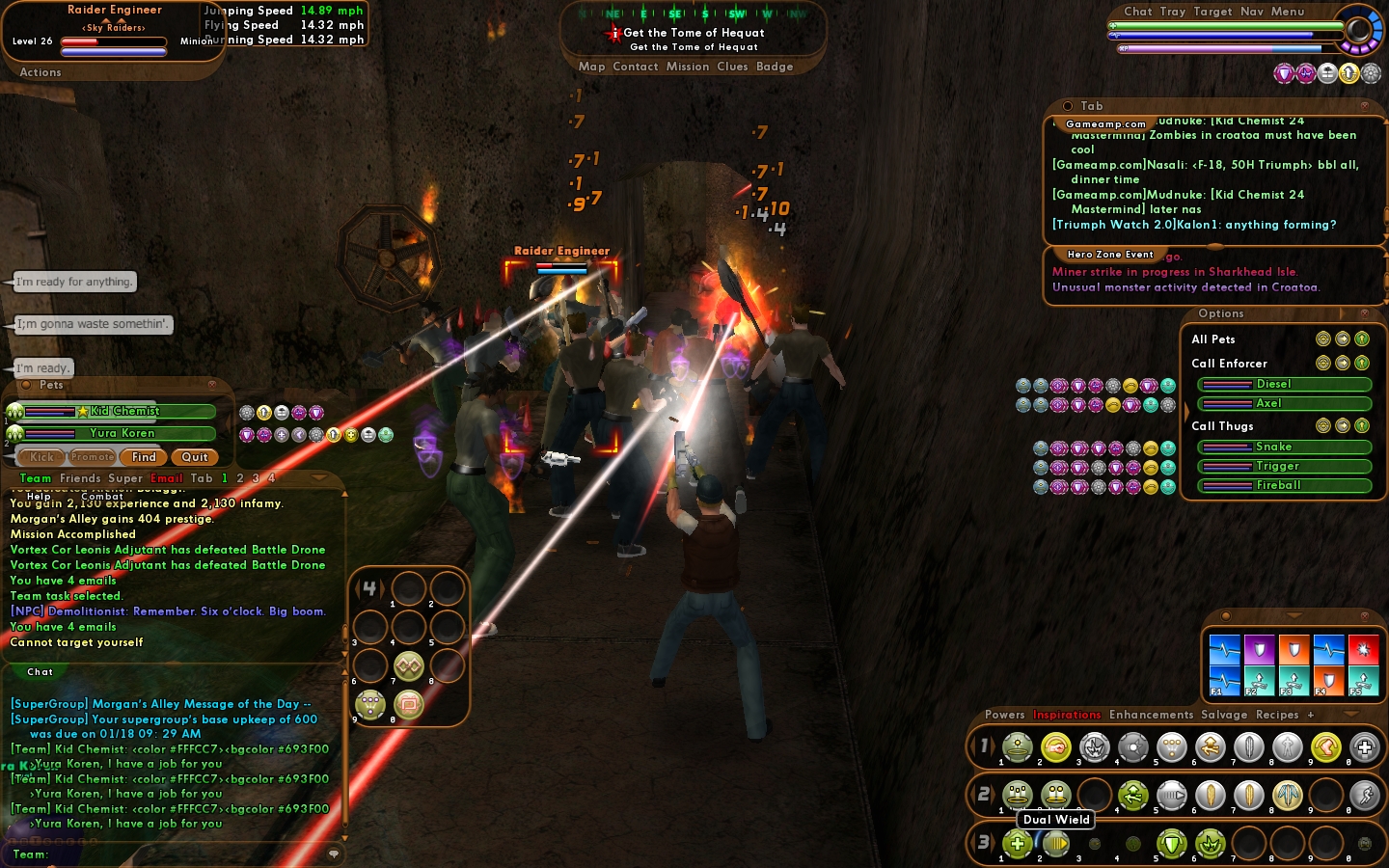1389x868 pixels.
Task: Select the Fireball thug pet
Action: pyautogui.click(x=1283, y=485)
